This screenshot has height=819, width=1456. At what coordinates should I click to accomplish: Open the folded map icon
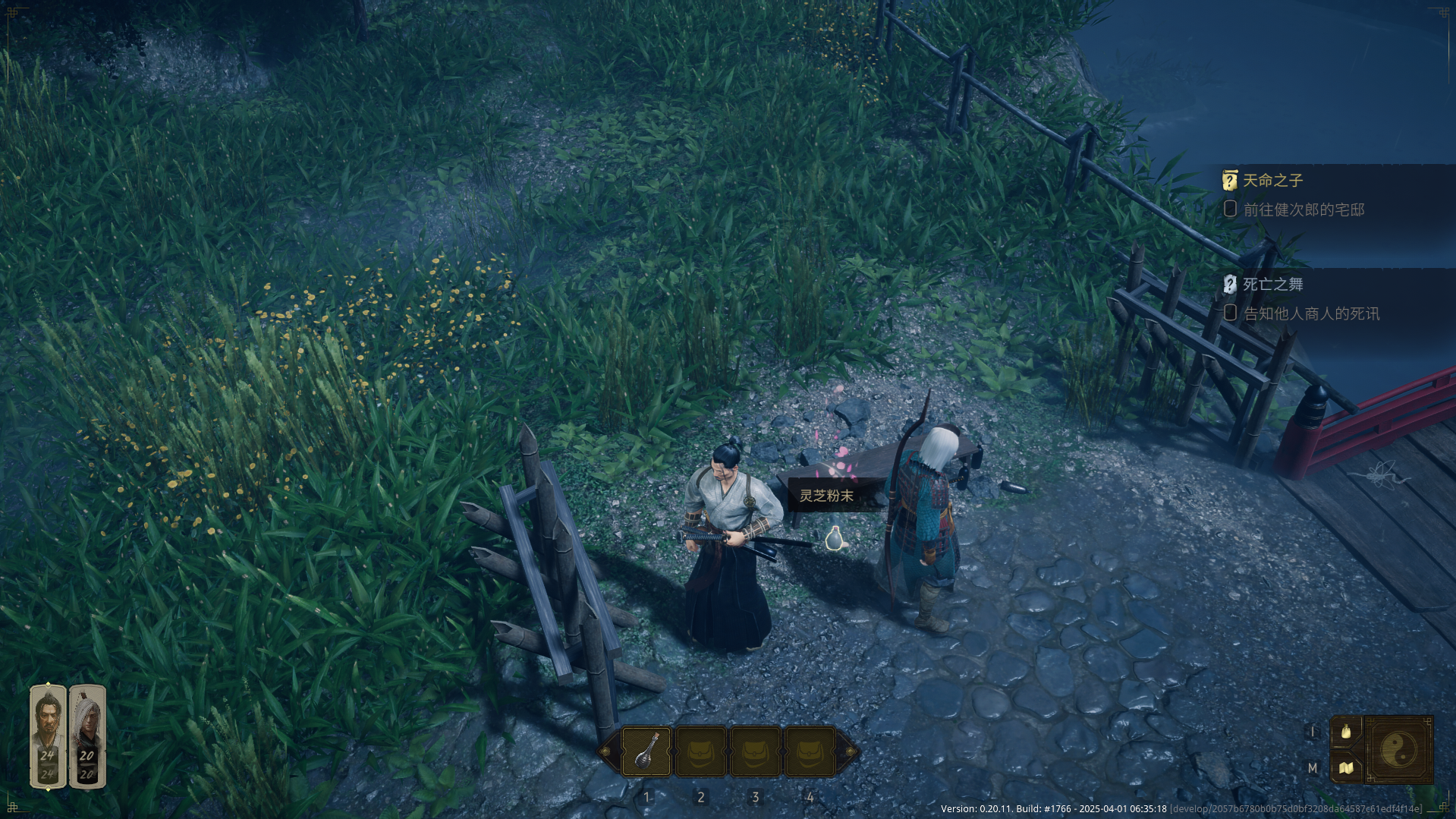(1346, 768)
